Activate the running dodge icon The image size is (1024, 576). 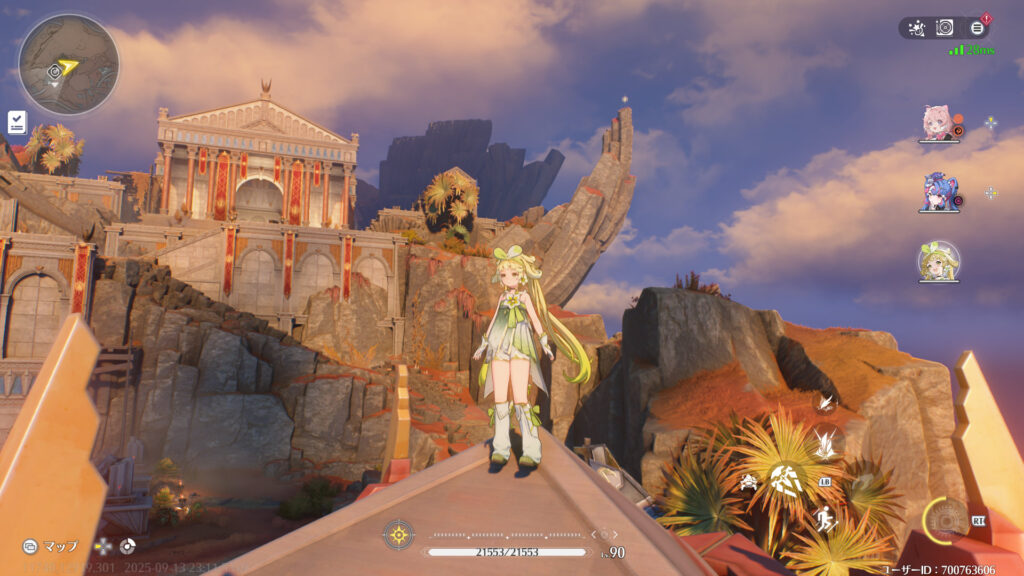[x=825, y=519]
